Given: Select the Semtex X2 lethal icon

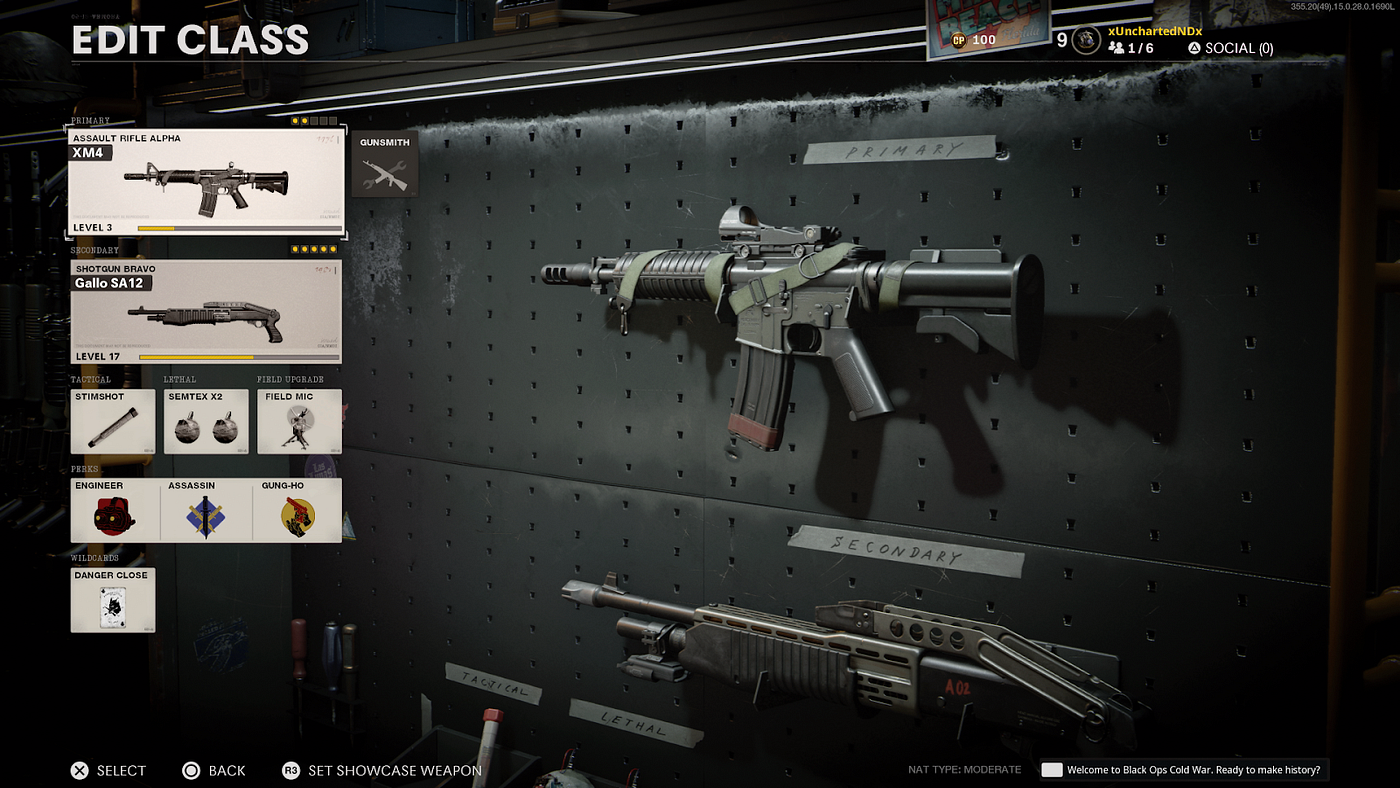Looking at the screenshot, I should click(x=205, y=423).
